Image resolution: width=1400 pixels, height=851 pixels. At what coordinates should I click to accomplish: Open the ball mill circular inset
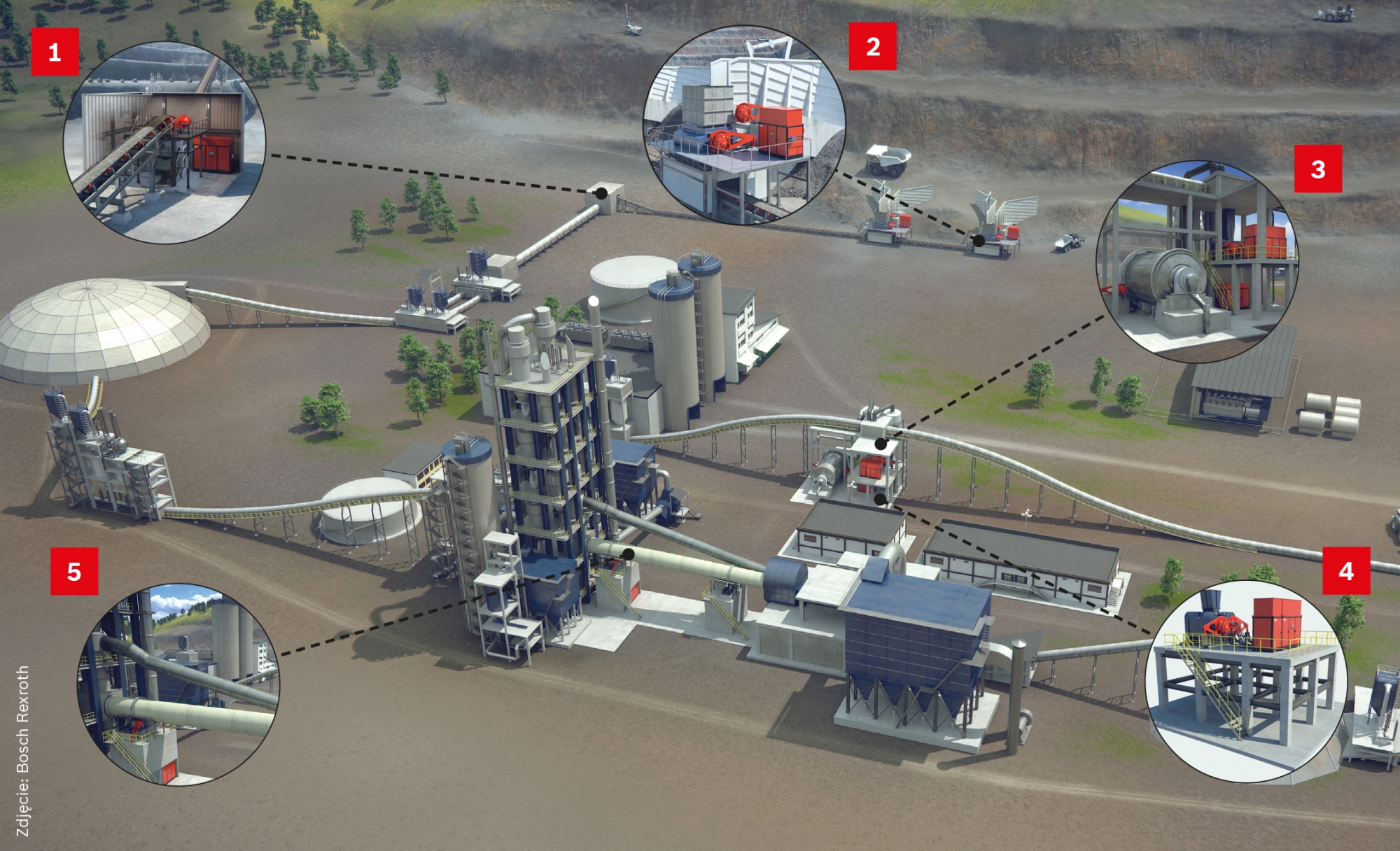click(1197, 262)
